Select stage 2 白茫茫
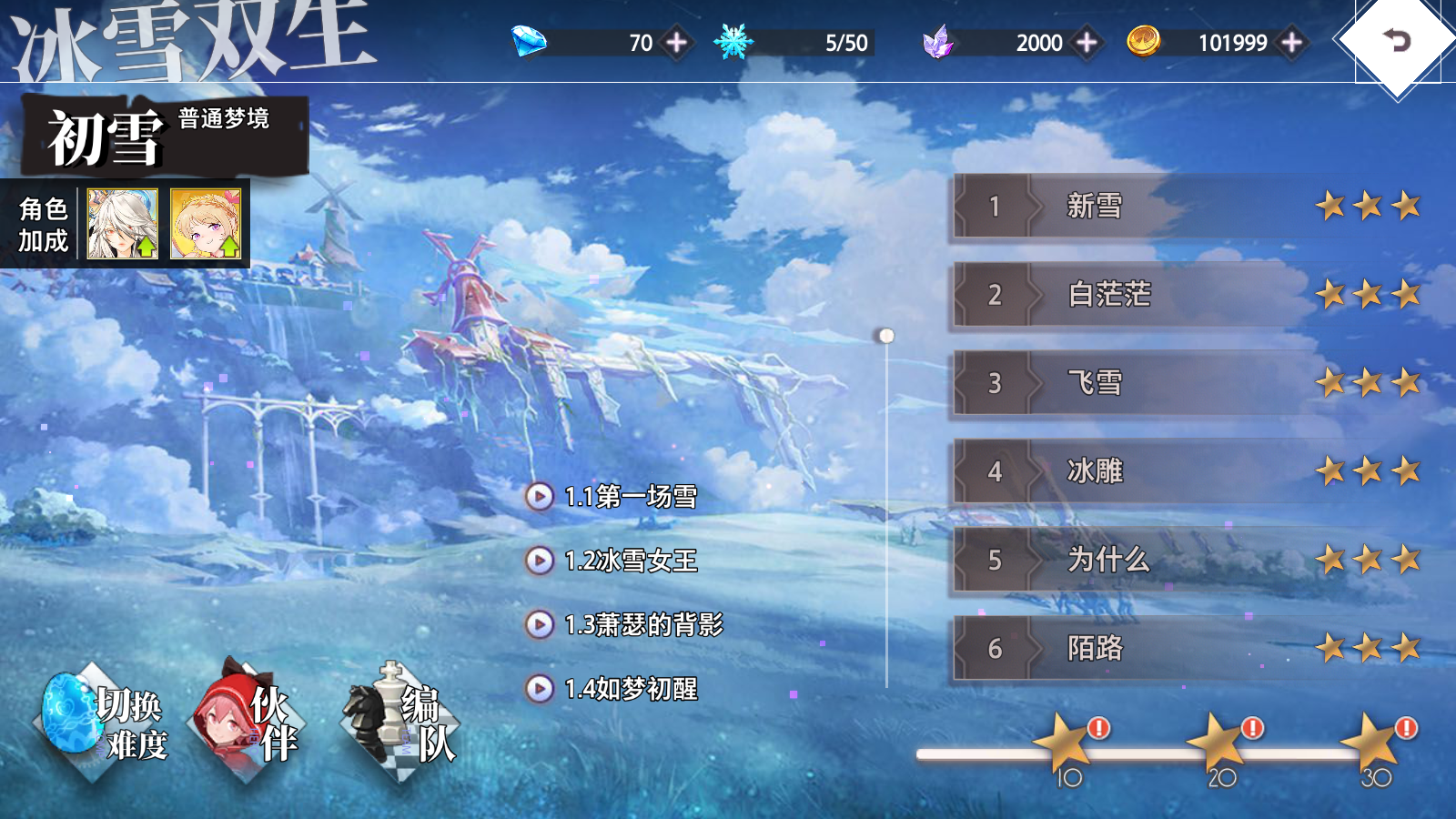 pos(1183,295)
